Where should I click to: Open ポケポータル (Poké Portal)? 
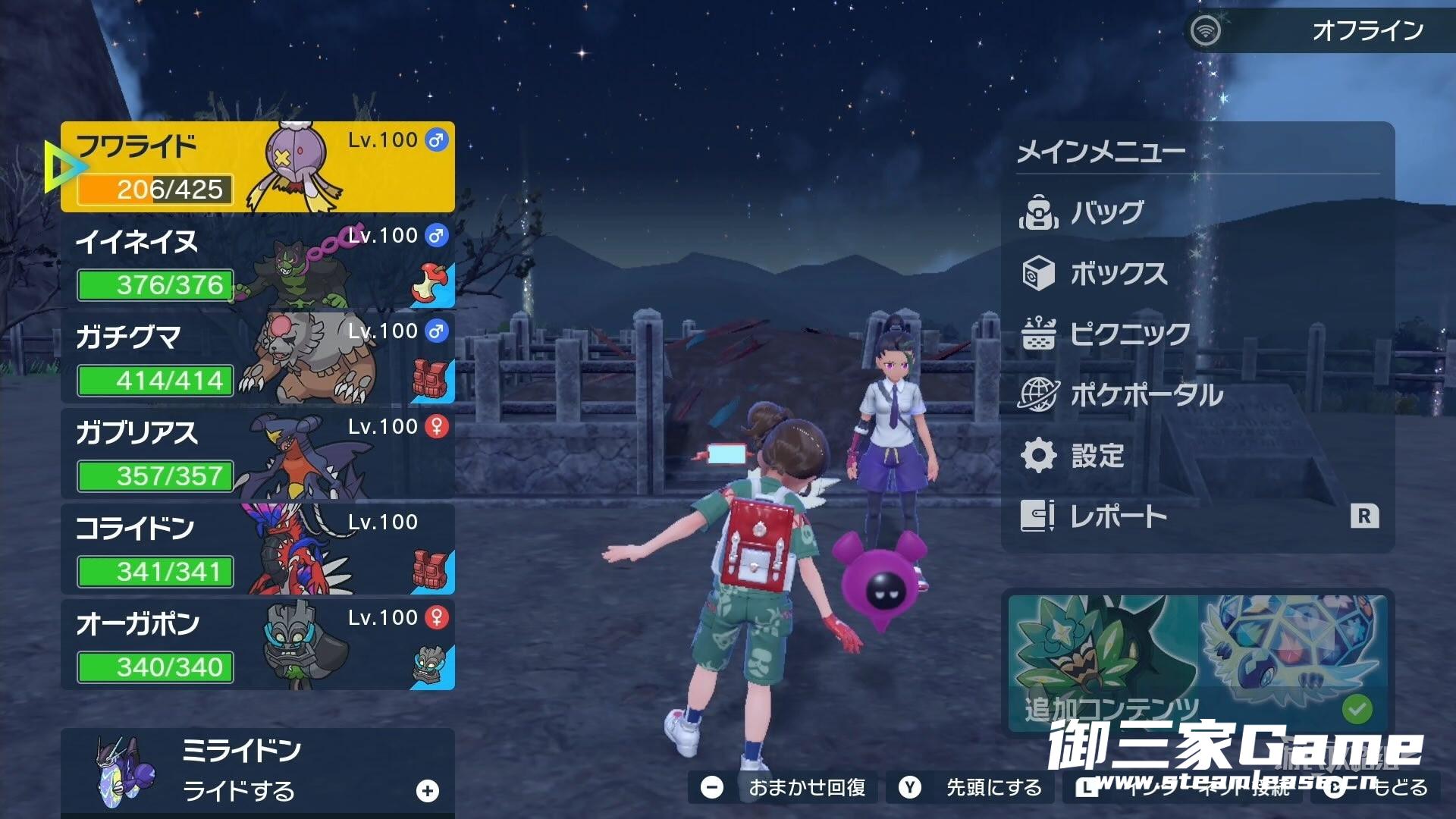click(x=1145, y=395)
